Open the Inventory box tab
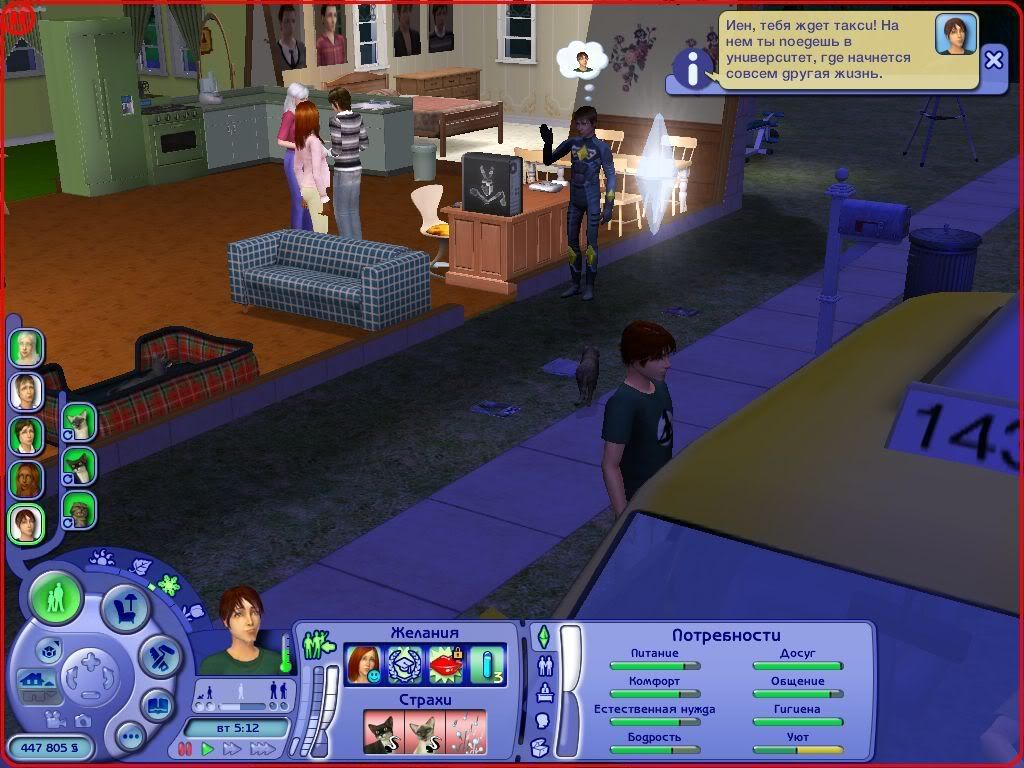1024x768 pixels. tap(541, 746)
